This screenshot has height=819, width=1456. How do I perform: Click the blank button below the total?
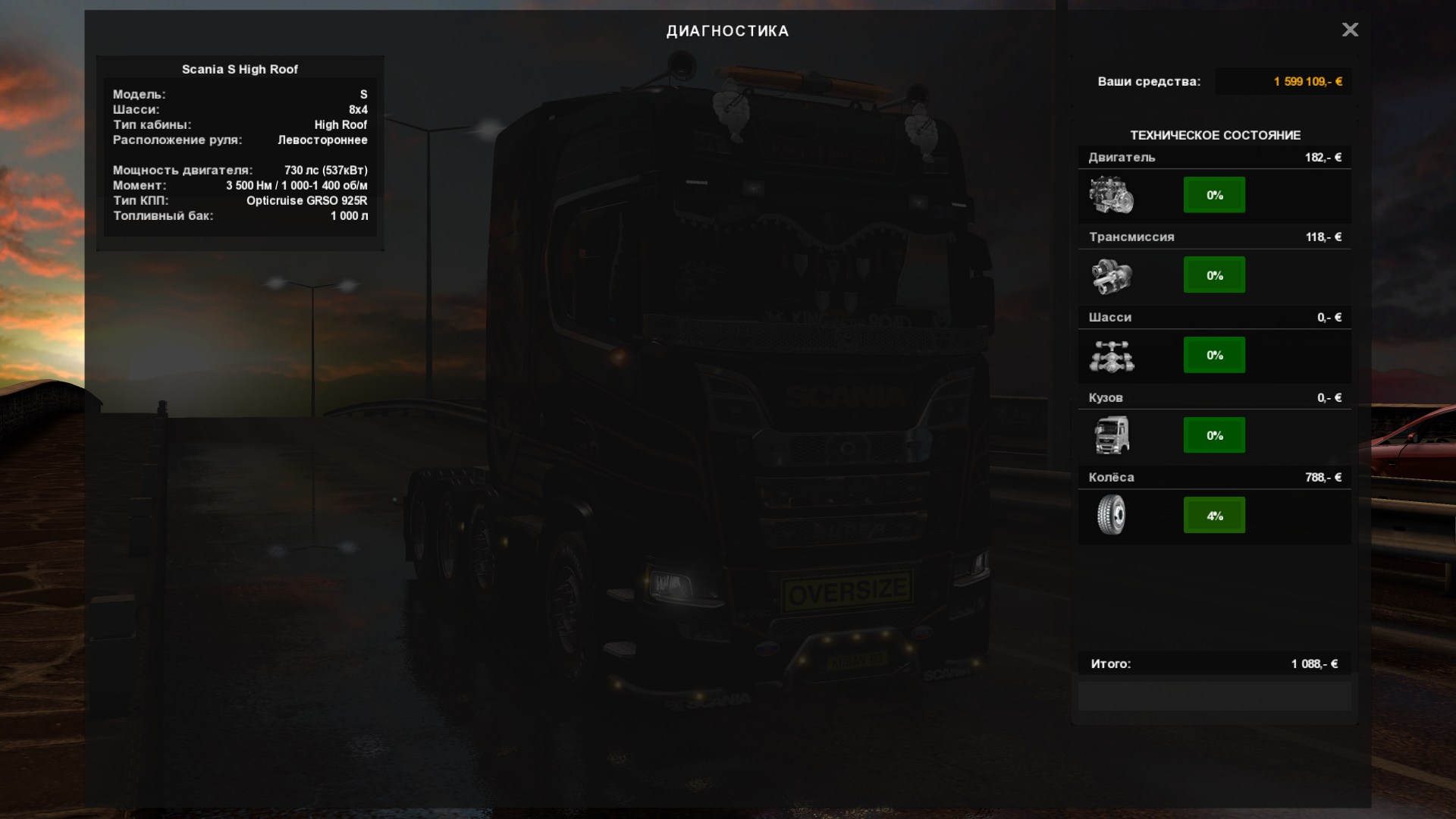click(1214, 695)
